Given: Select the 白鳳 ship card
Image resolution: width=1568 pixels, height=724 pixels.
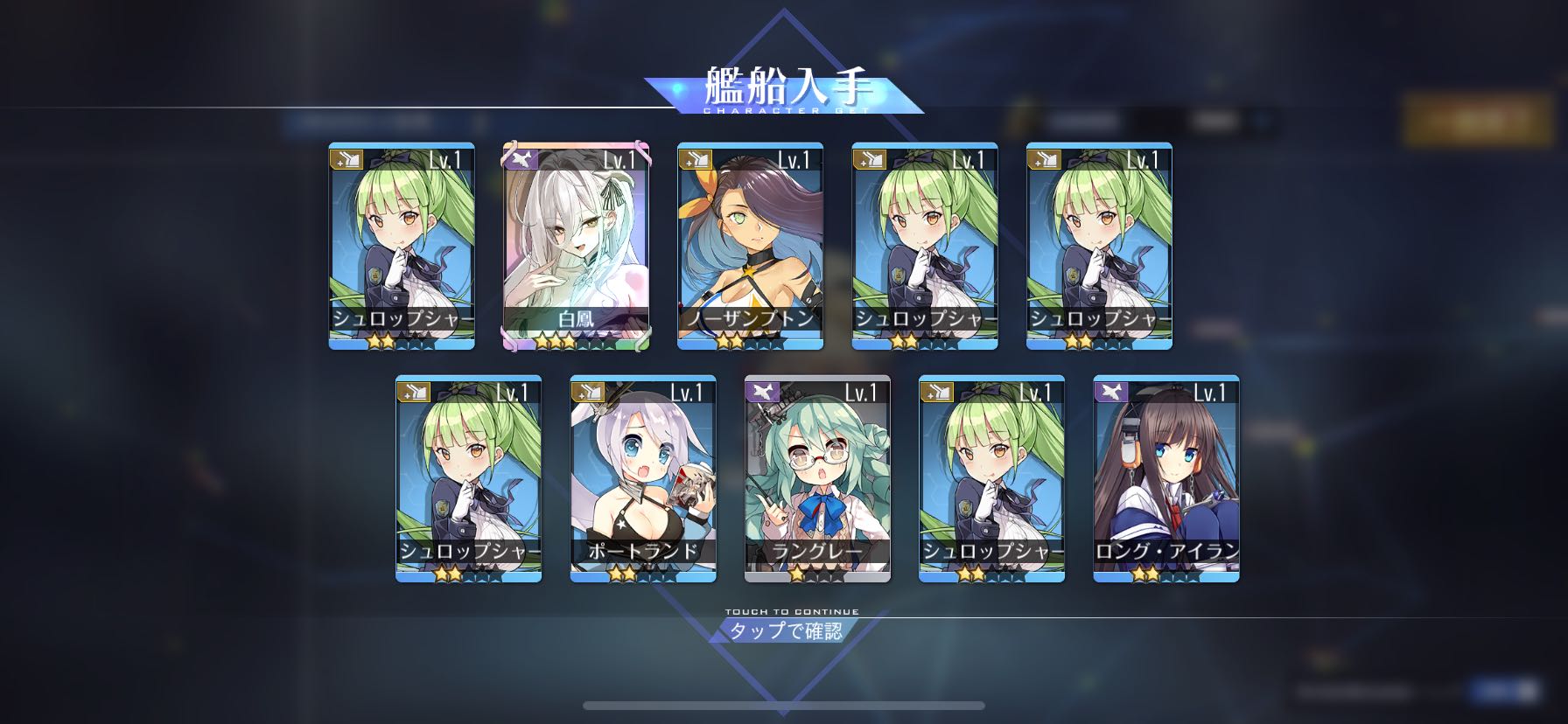Looking at the screenshot, I should [x=576, y=246].
